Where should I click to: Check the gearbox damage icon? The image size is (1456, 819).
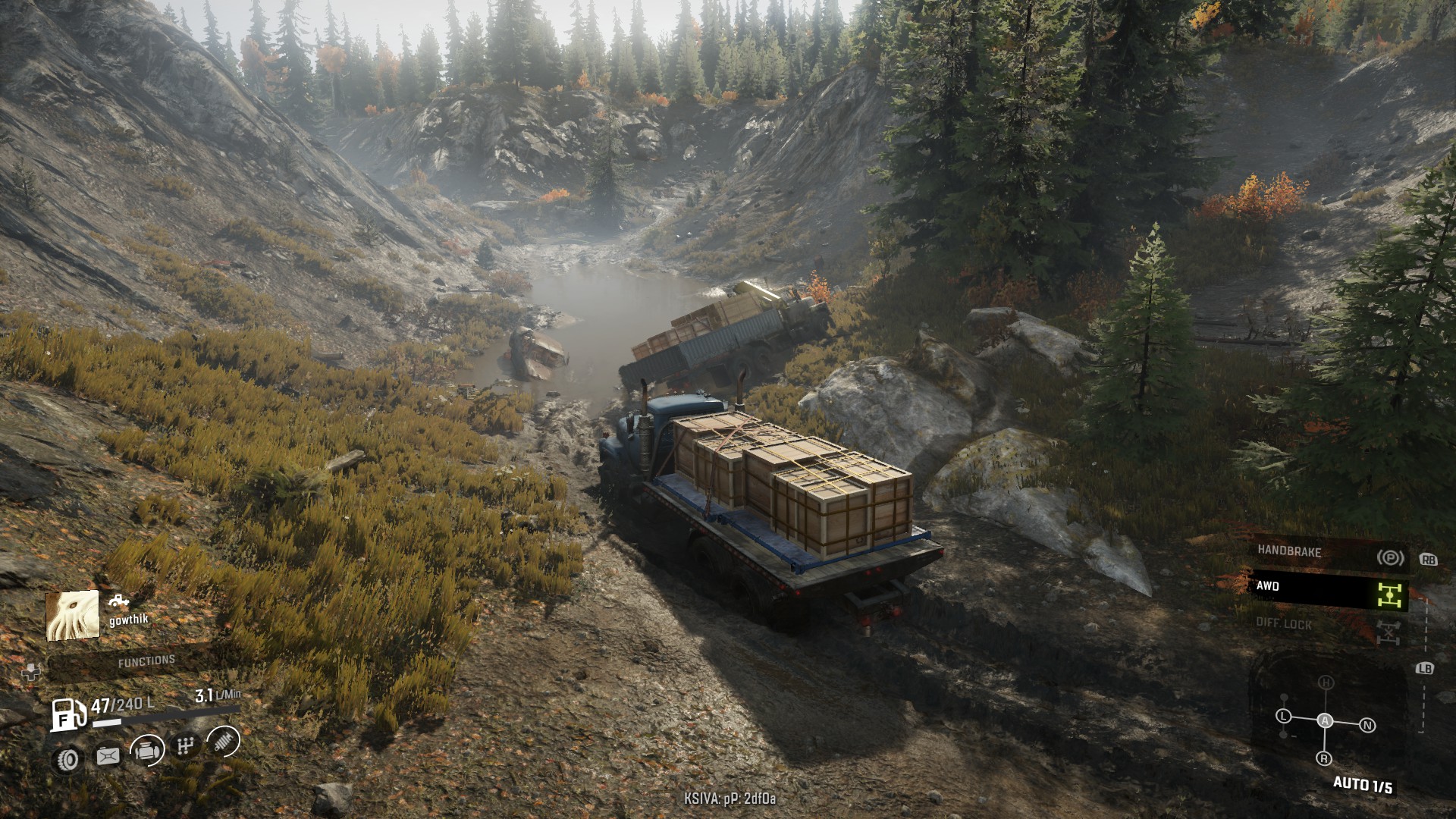coord(185,746)
